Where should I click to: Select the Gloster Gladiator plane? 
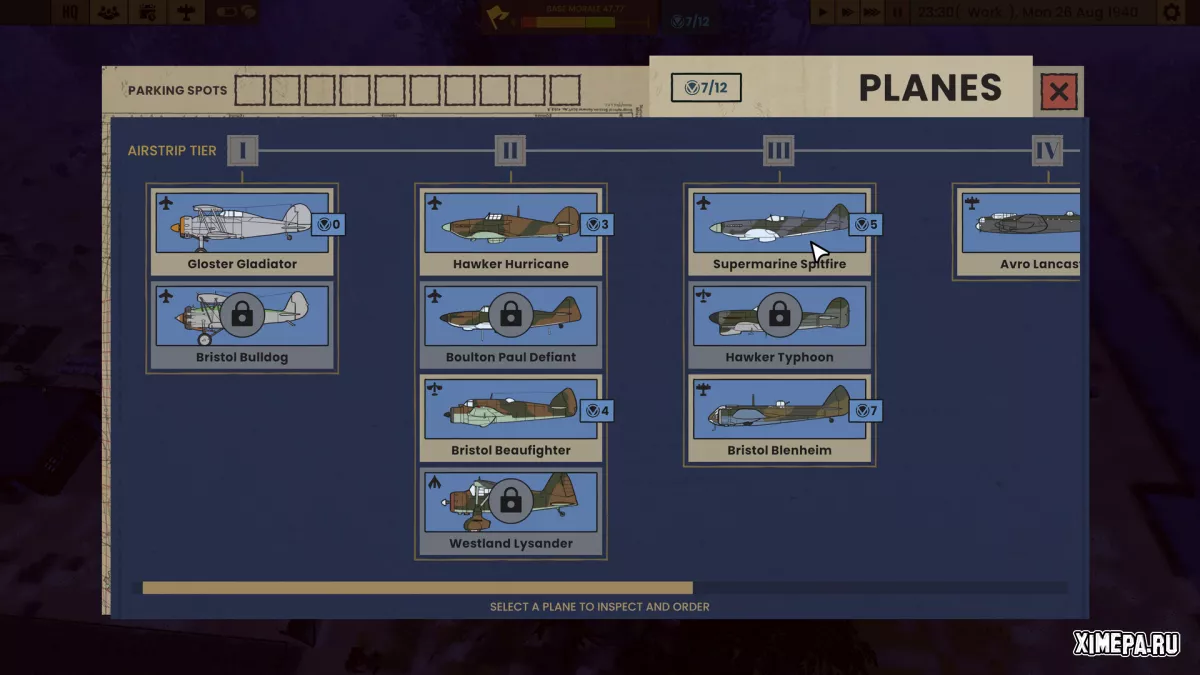(242, 231)
